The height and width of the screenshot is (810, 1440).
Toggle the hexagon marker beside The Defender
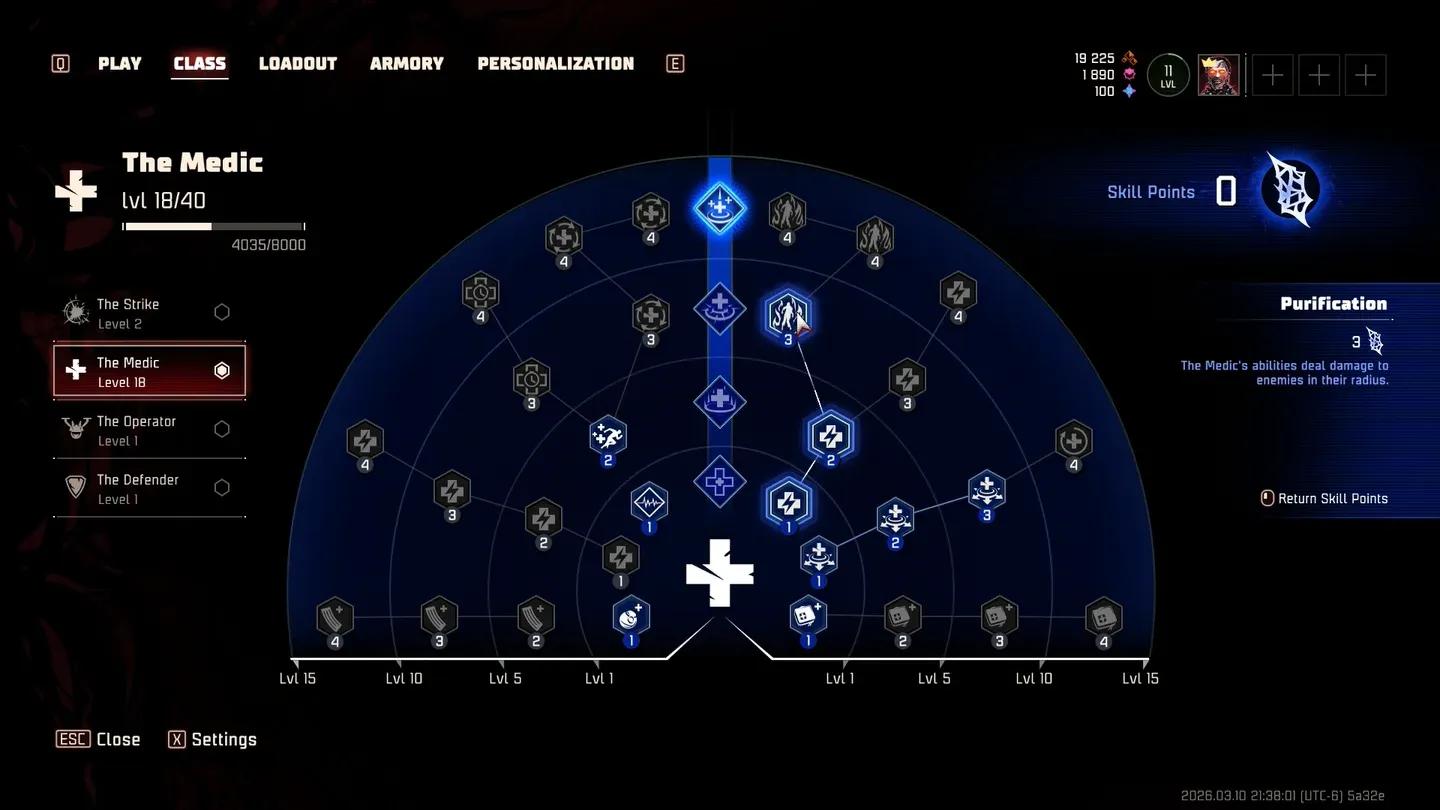[x=222, y=487]
